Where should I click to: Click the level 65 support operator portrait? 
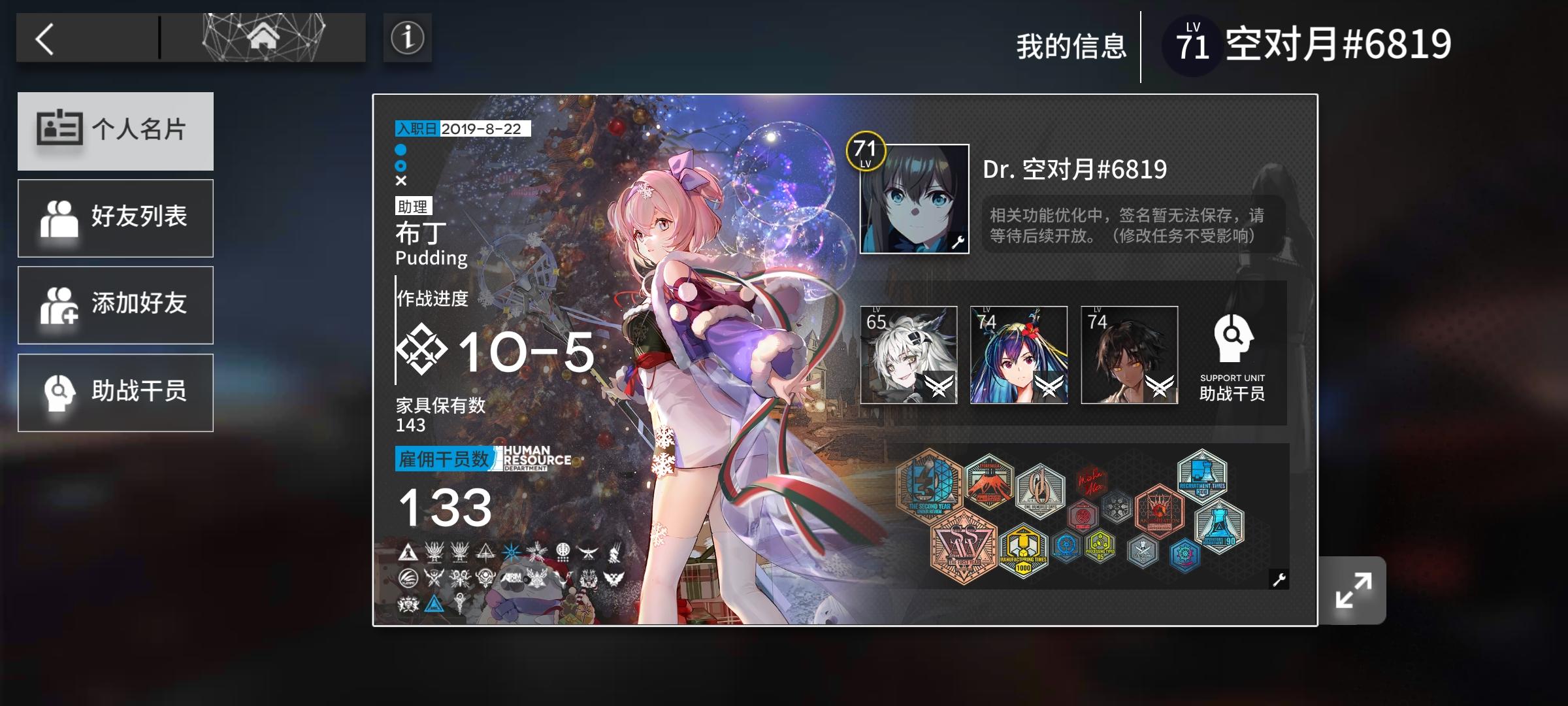911,354
